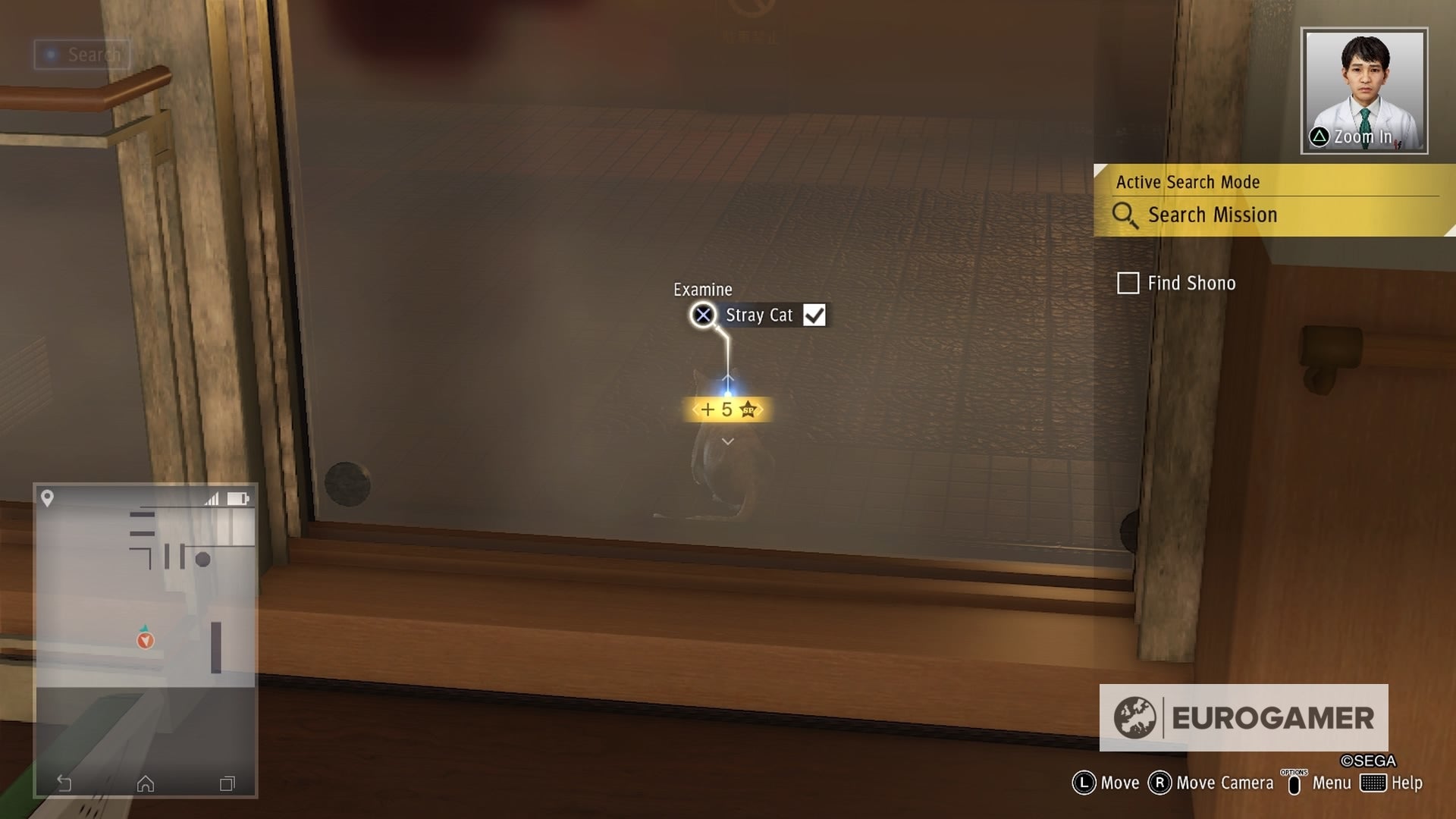The width and height of the screenshot is (1456, 819).
Task: Click the left arrow on the SP badge
Action: click(x=694, y=409)
